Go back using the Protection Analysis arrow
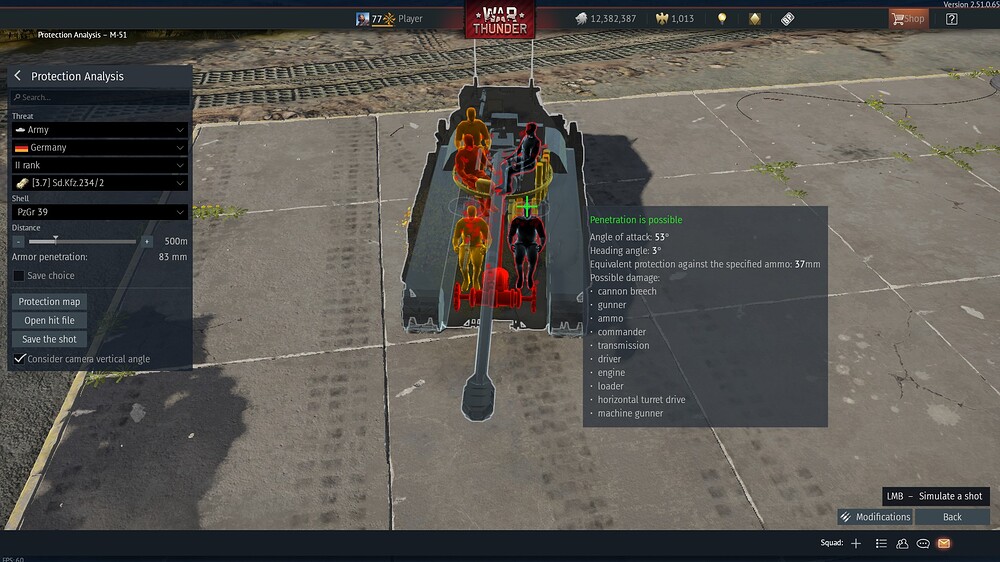The image size is (1000, 562). tap(18, 76)
